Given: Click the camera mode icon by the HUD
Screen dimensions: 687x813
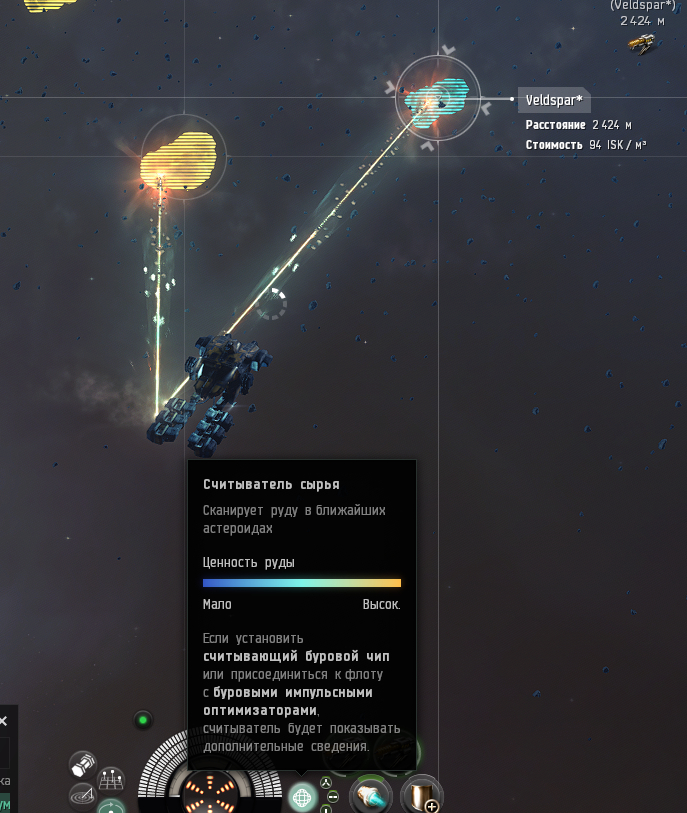Looking at the screenshot, I should point(83,764).
